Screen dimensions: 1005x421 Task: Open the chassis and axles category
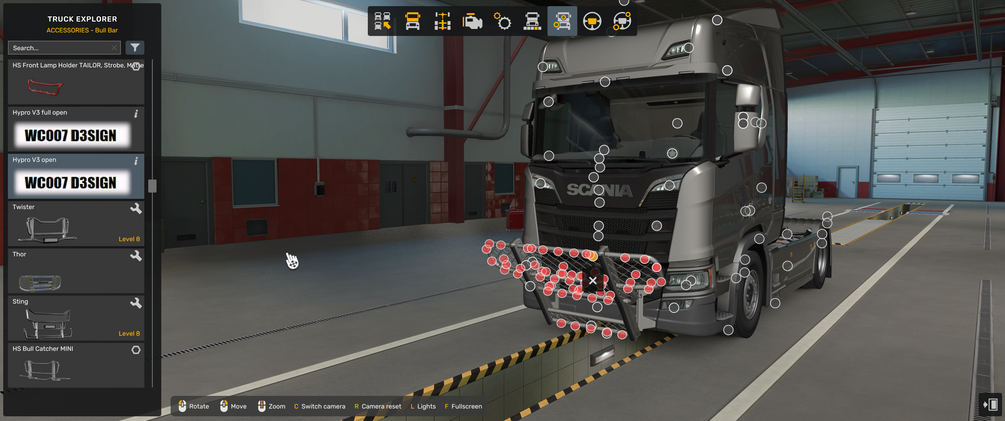click(443, 21)
